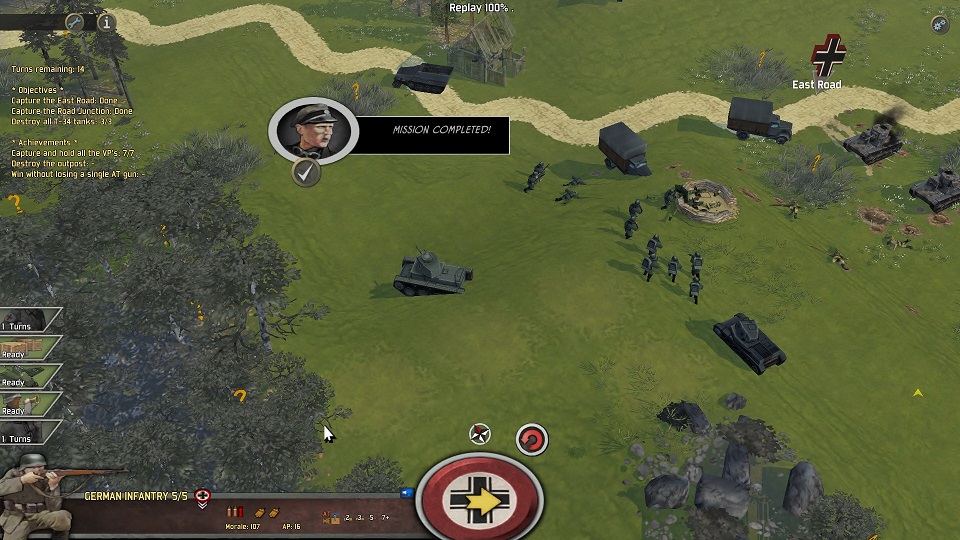Show mission info with the 'i' button
Screen dimensions: 960x540
pyautogui.click(x=105, y=21)
